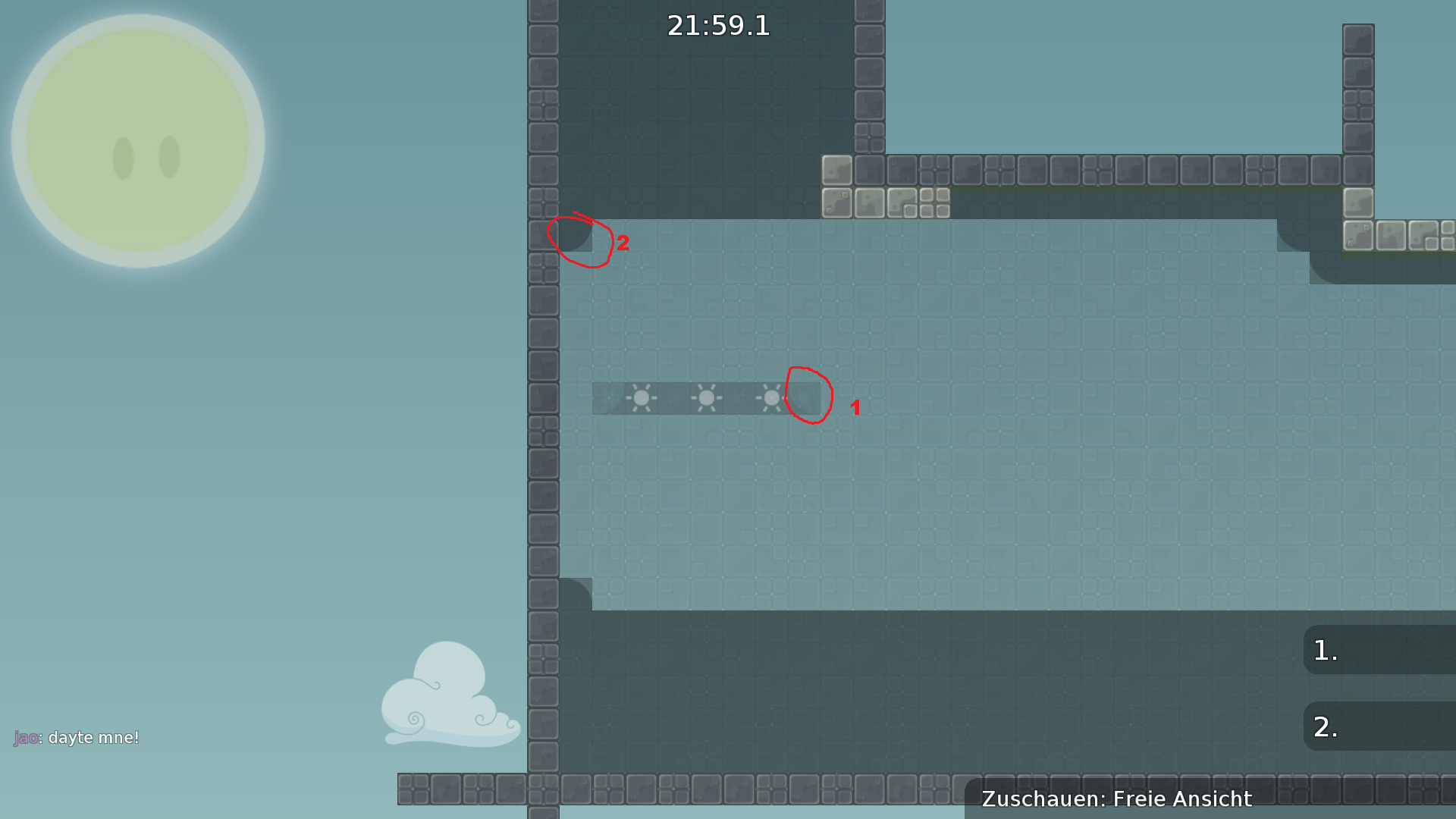Click the red annotation numbered 1
The width and height of the screenshot is (1456, 819).
click(856, 408)
